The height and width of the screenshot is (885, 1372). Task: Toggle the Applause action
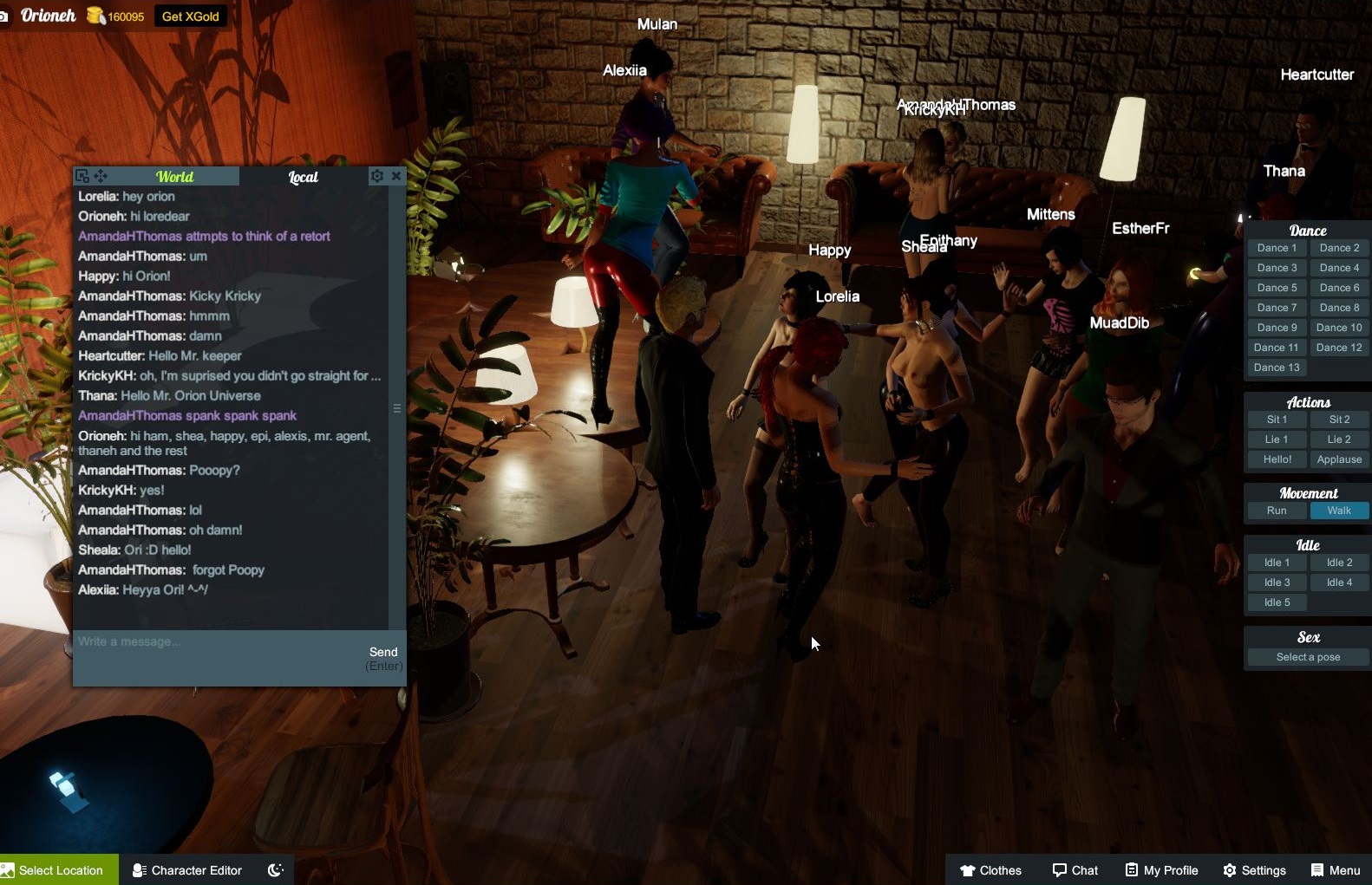click(1339, 459)
